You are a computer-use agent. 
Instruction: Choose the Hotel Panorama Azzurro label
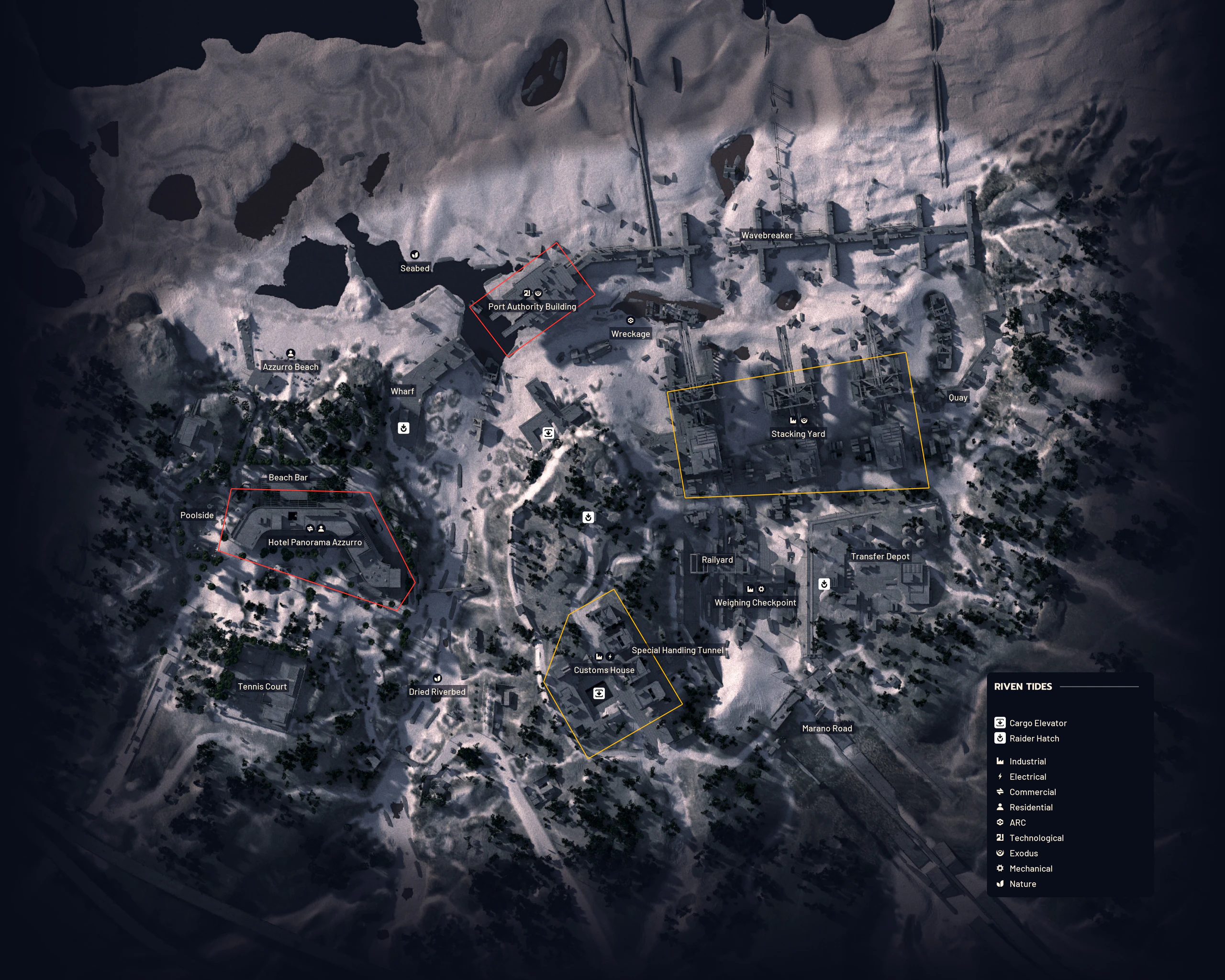[x=315, y=543]
